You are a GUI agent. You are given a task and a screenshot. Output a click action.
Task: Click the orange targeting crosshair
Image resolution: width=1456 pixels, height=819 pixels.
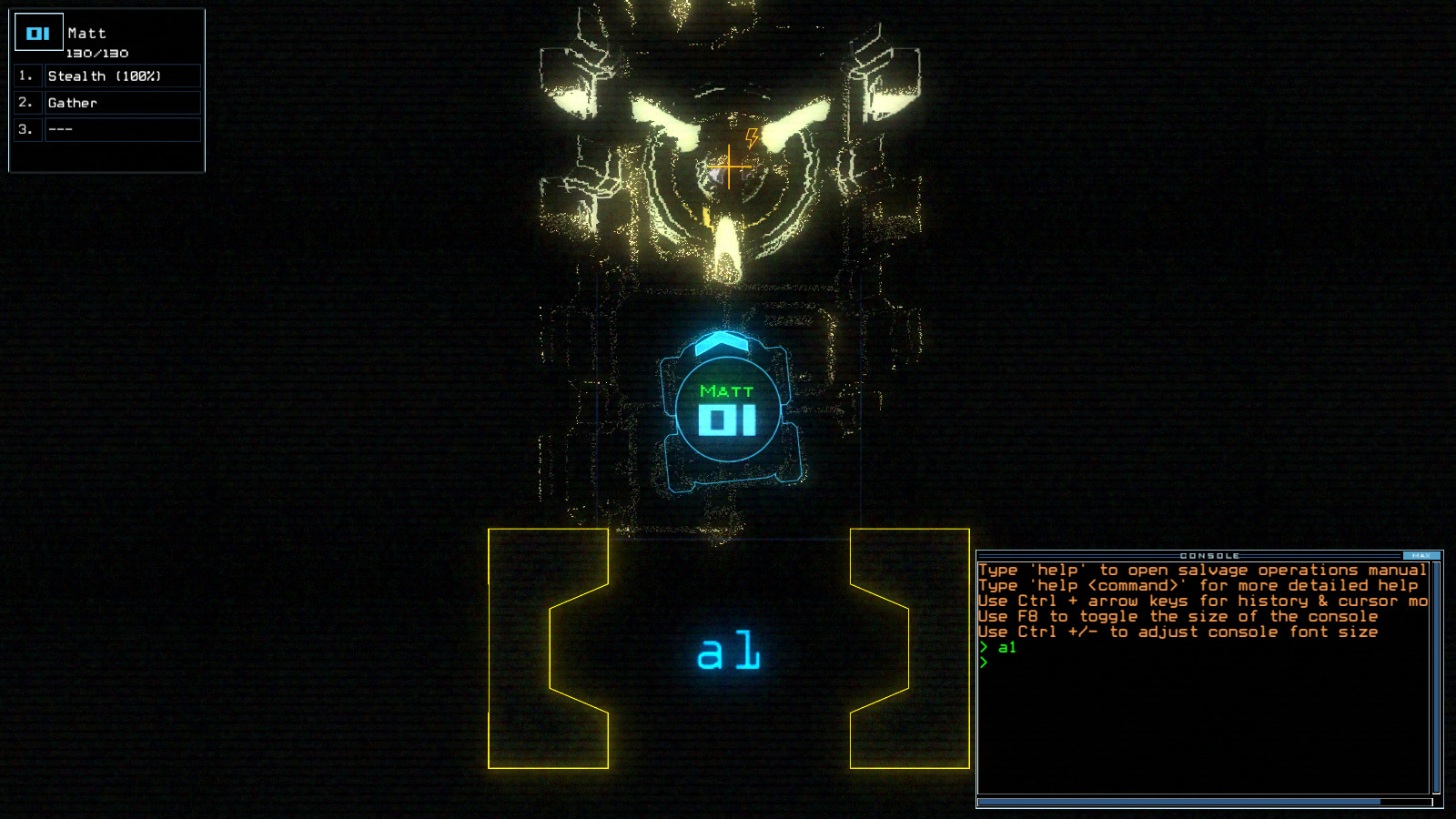pos(728,167)
